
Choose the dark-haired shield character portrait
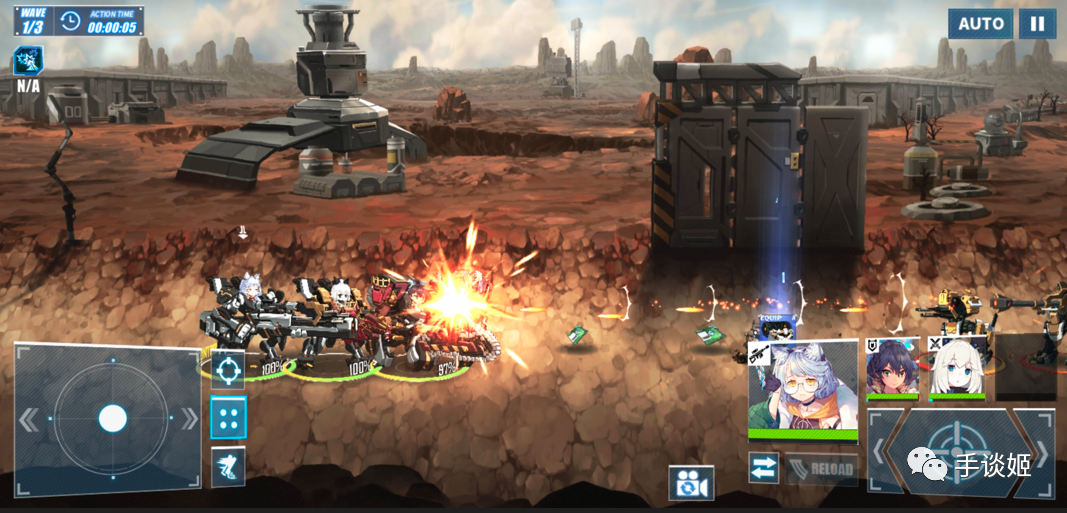(891, 367)
